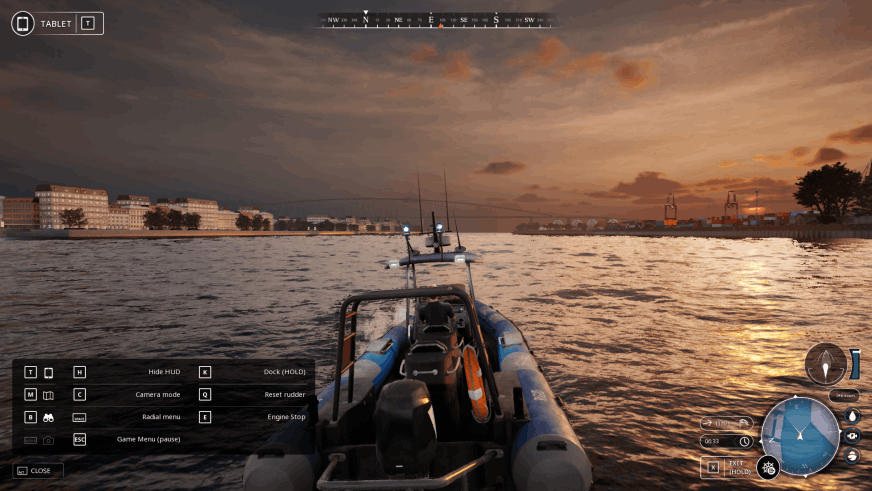Click the camera icon in the controls list
The width and height of the screenshot is (872, 491).
pyautogui.click(x=48, y=440)
